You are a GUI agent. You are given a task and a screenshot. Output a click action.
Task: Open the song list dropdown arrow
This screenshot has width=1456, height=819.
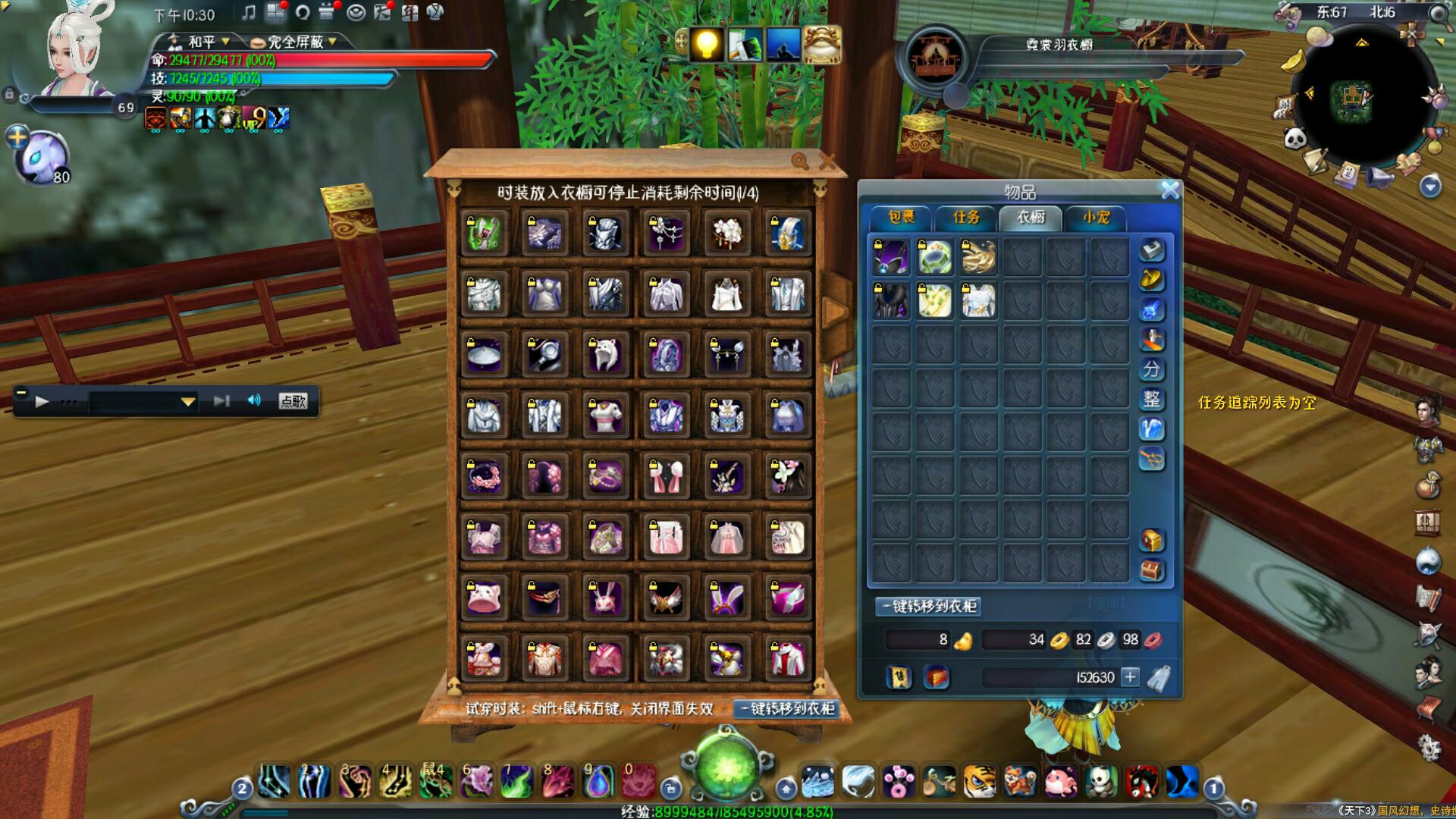[x=187, y=402]
